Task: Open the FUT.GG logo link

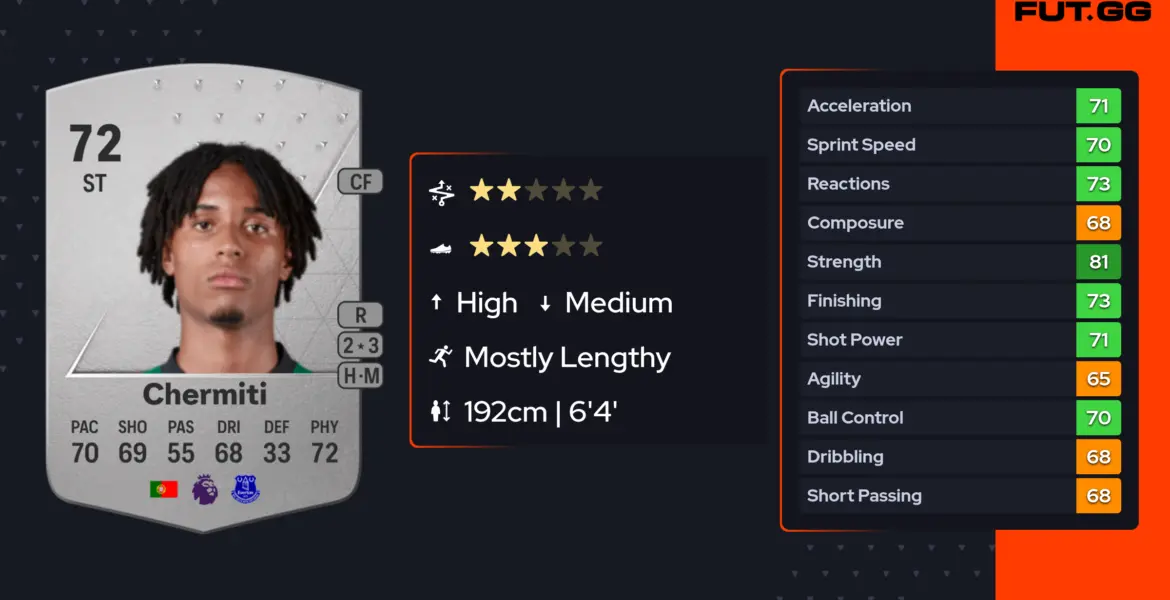Action: point(1082,12)
